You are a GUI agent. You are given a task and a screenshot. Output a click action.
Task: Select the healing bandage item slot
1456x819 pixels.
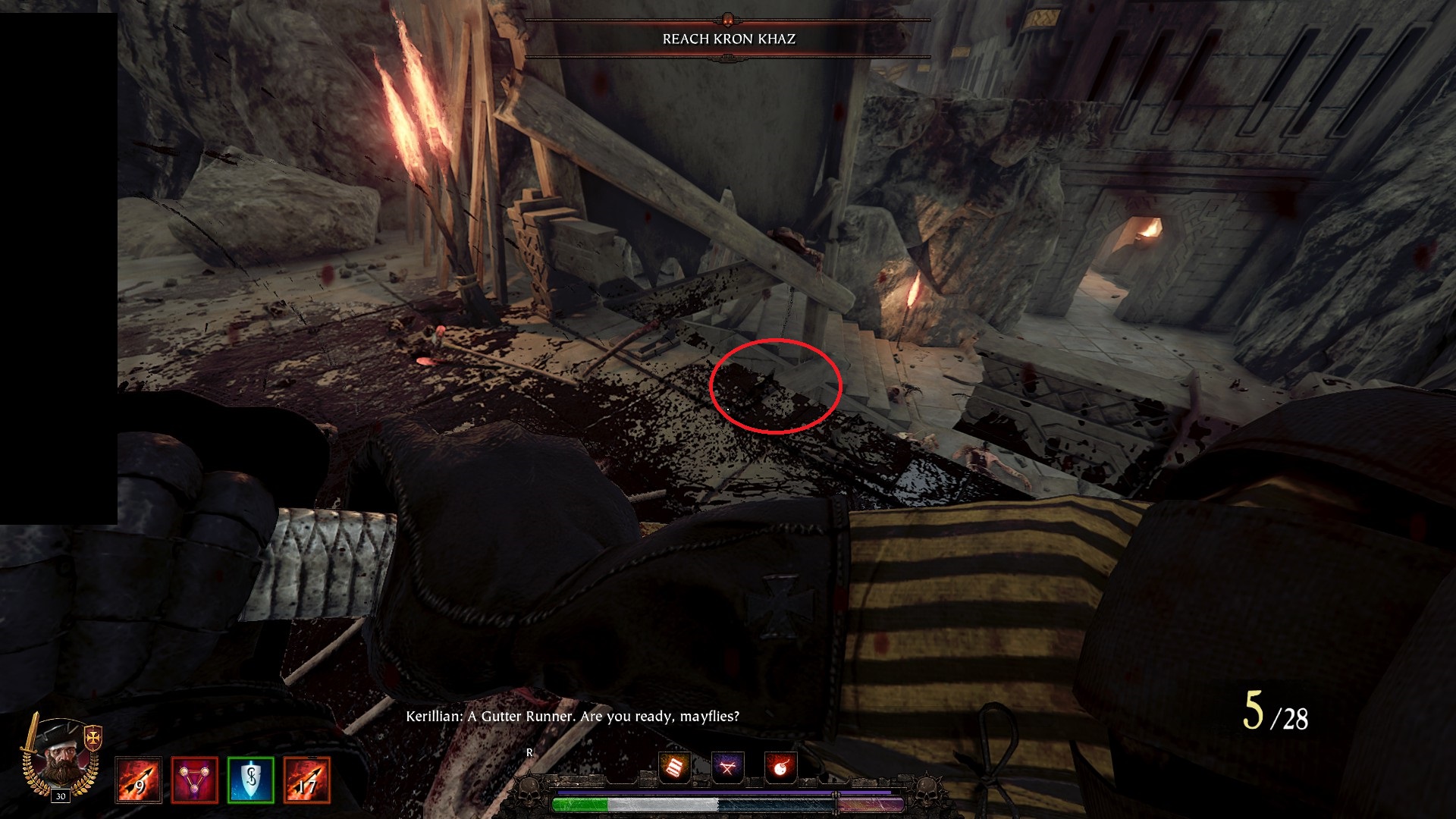pos(674,767)
